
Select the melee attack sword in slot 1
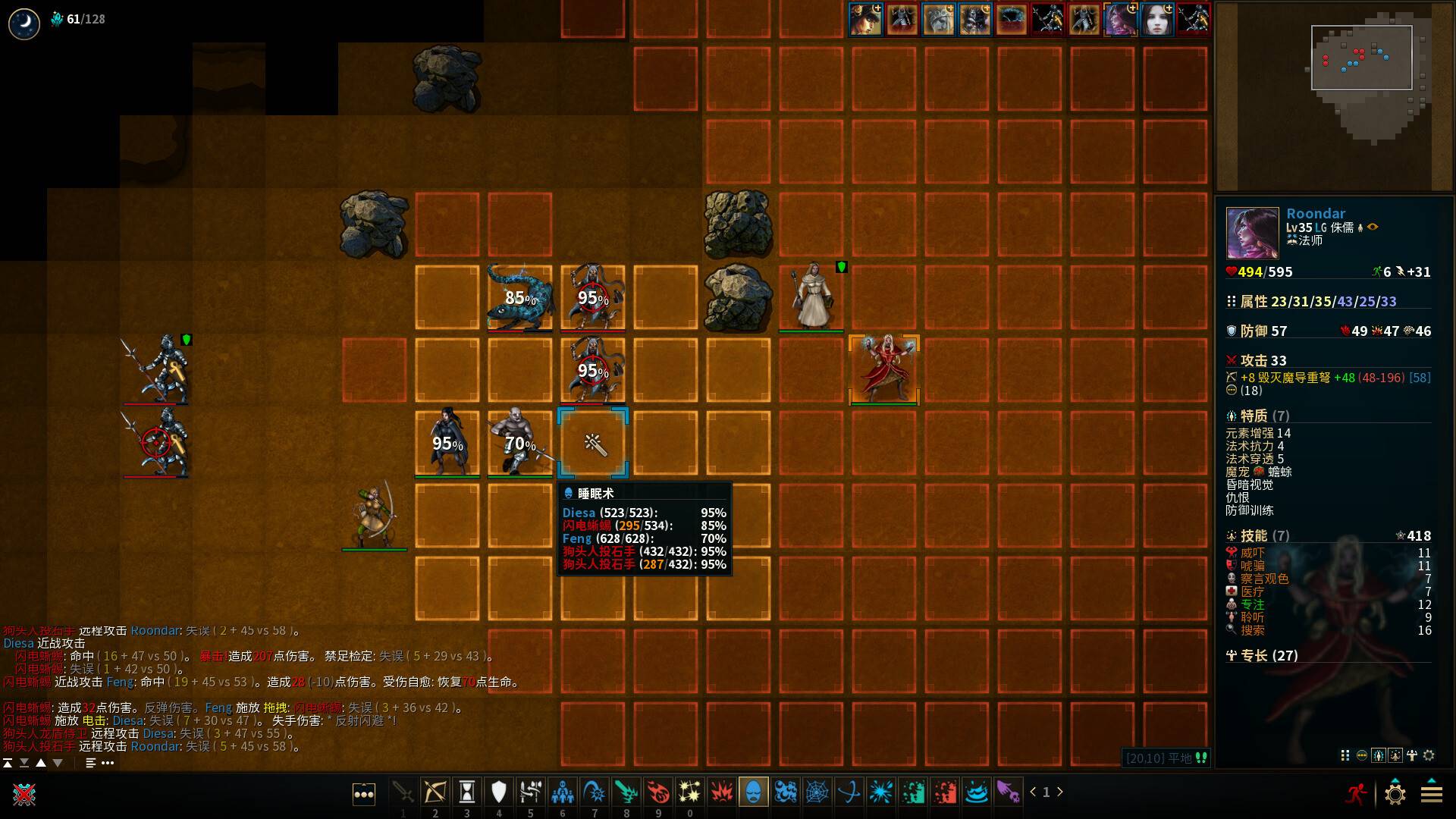pyautogui.click(x=403, y=792)
